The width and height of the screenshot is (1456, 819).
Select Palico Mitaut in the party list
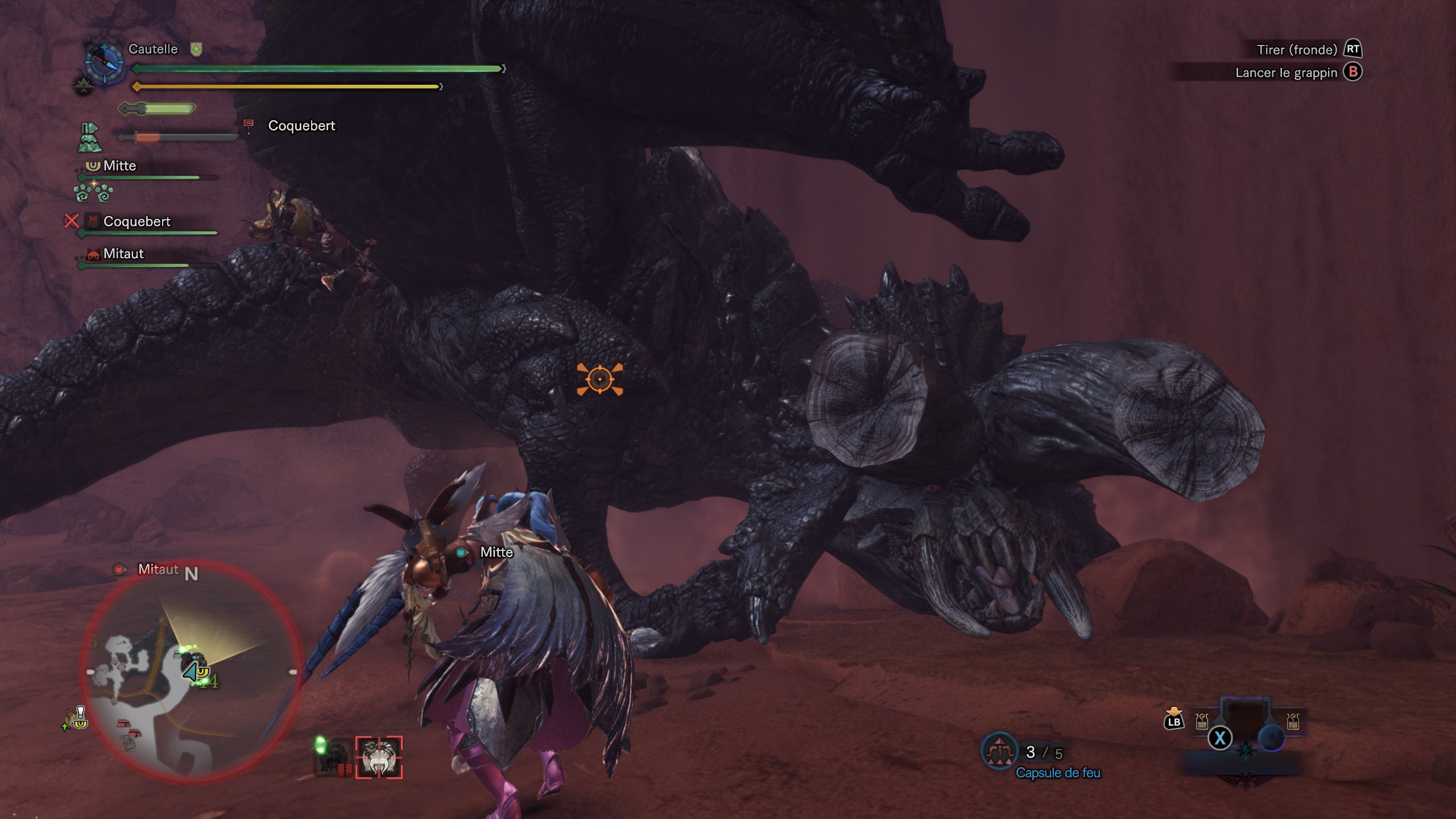(123, 254)
